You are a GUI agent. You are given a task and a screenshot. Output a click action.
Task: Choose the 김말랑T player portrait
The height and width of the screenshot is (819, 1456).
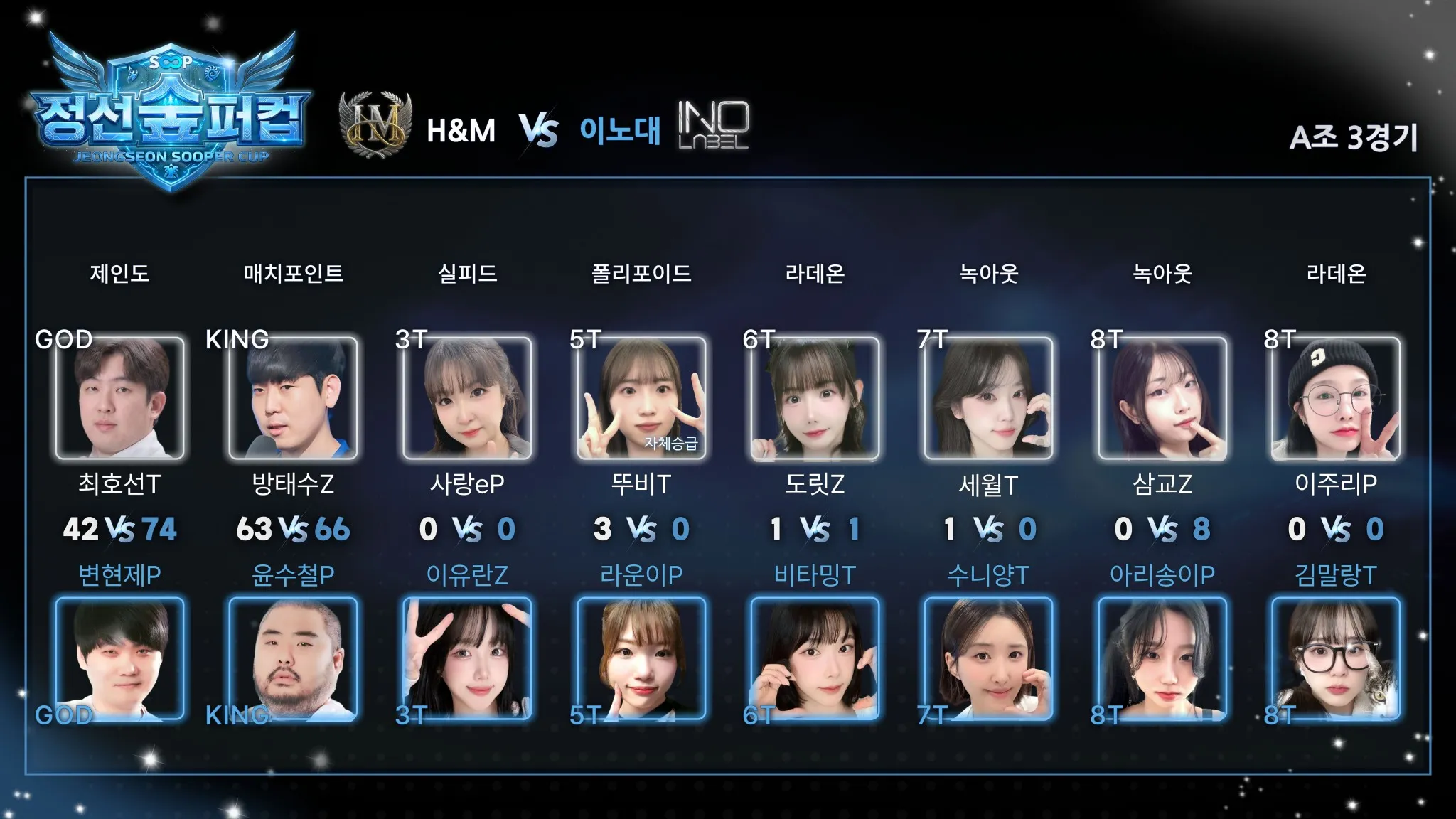pyautogui.click(x=1336, y=658)
